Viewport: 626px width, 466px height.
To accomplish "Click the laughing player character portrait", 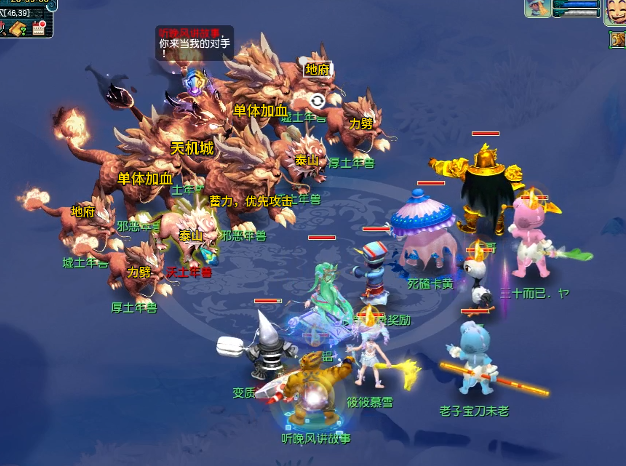I will click(614, 11).
